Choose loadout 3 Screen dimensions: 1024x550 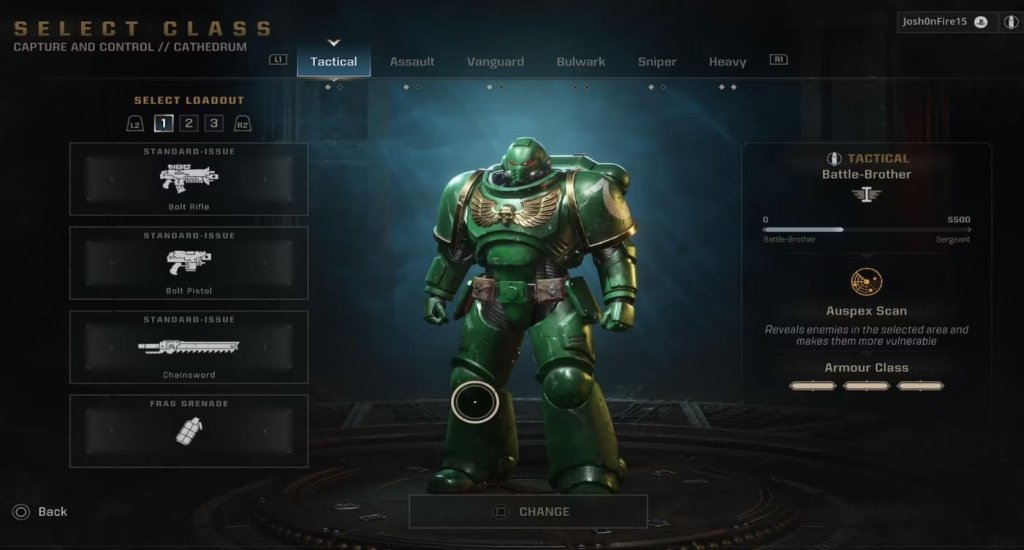point(214,124)
